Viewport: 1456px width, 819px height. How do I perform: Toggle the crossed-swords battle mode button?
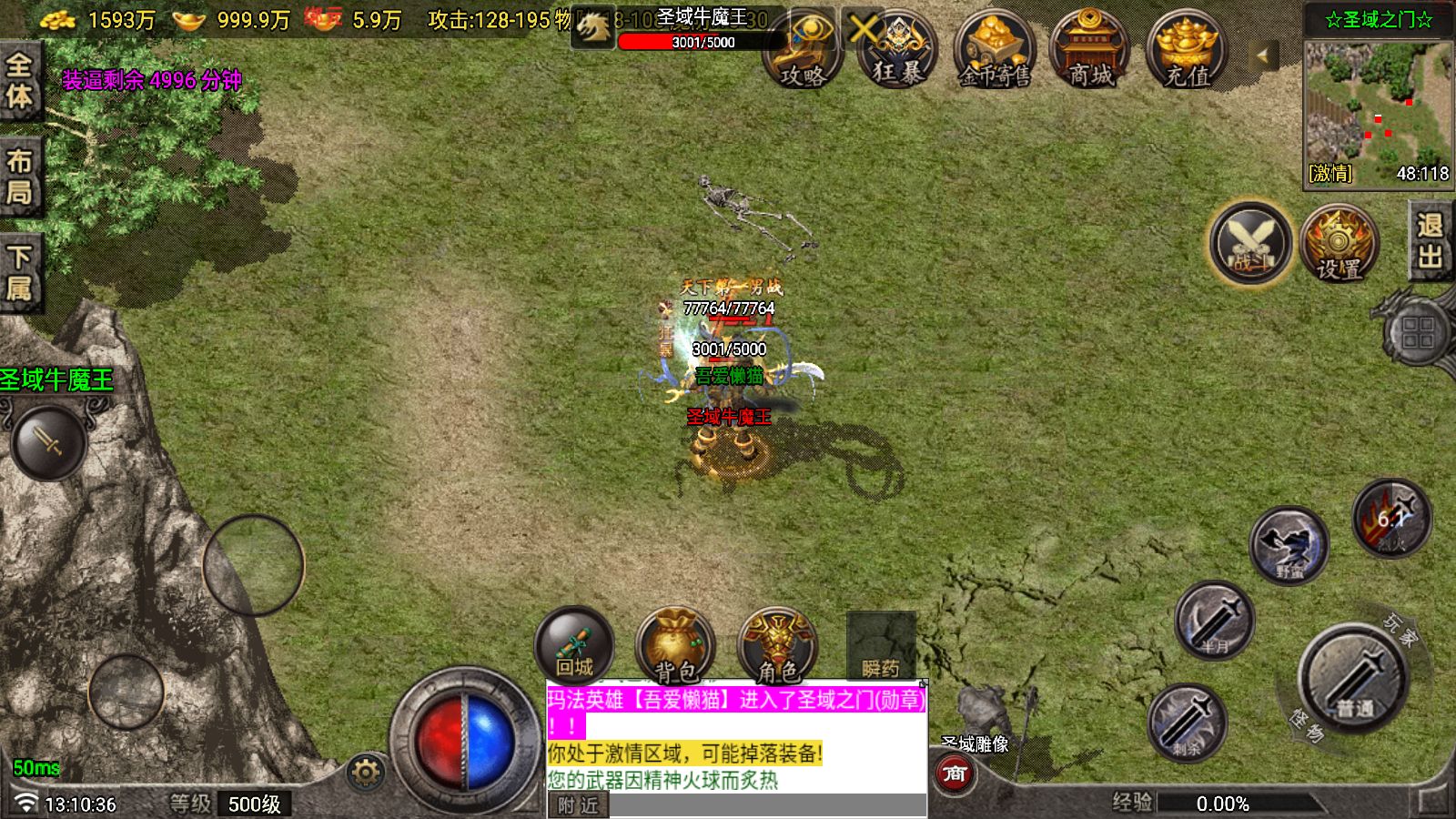click(x=1250, y=243)
